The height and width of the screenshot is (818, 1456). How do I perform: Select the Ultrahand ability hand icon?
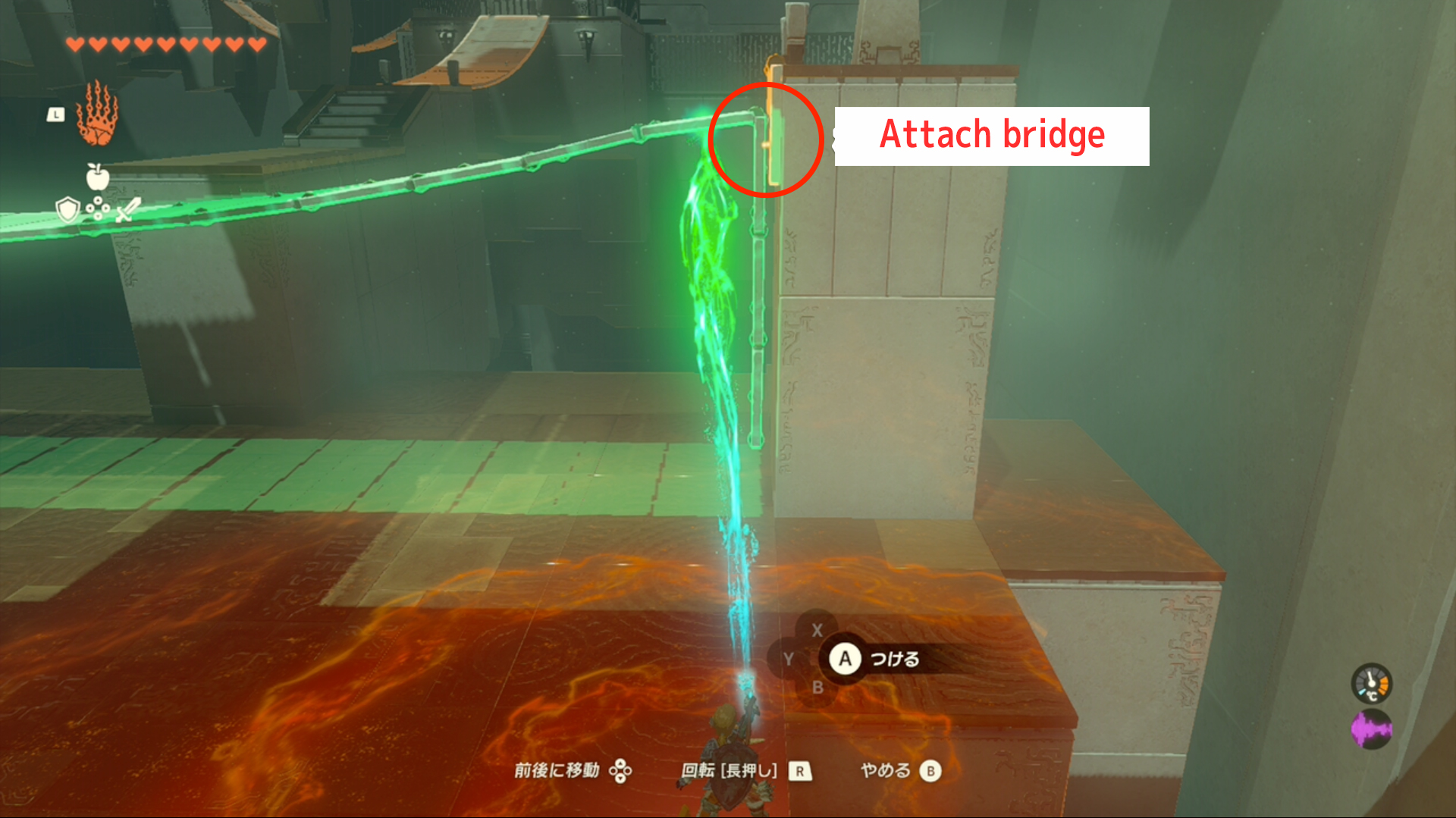(97, 114)
